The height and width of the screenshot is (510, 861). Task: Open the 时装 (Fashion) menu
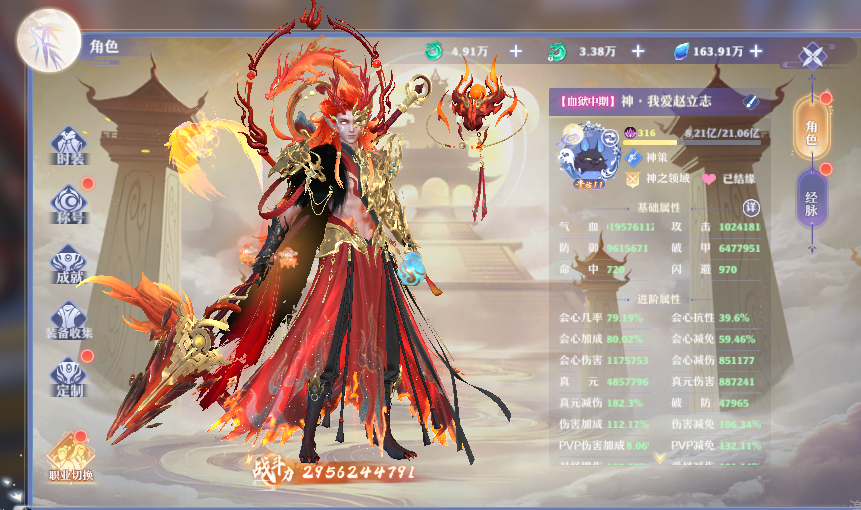(x=69, y=149)
